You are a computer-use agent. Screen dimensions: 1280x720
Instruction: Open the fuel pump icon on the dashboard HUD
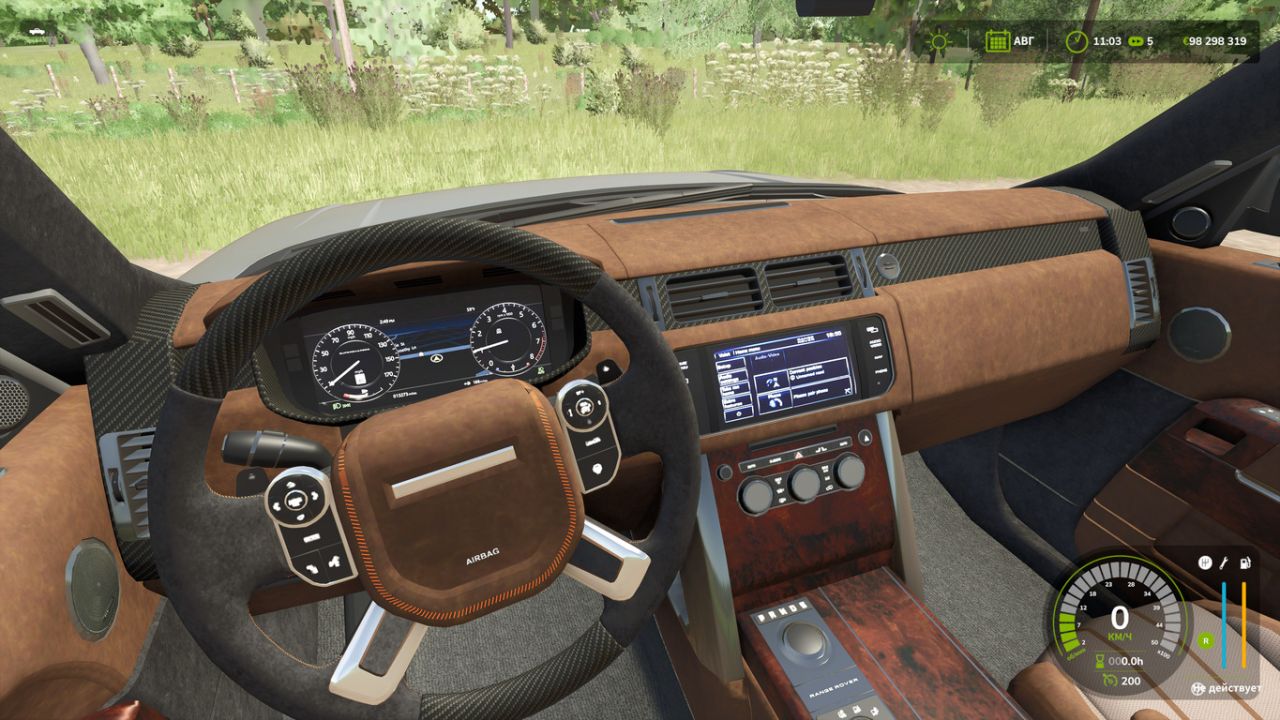1244,562
